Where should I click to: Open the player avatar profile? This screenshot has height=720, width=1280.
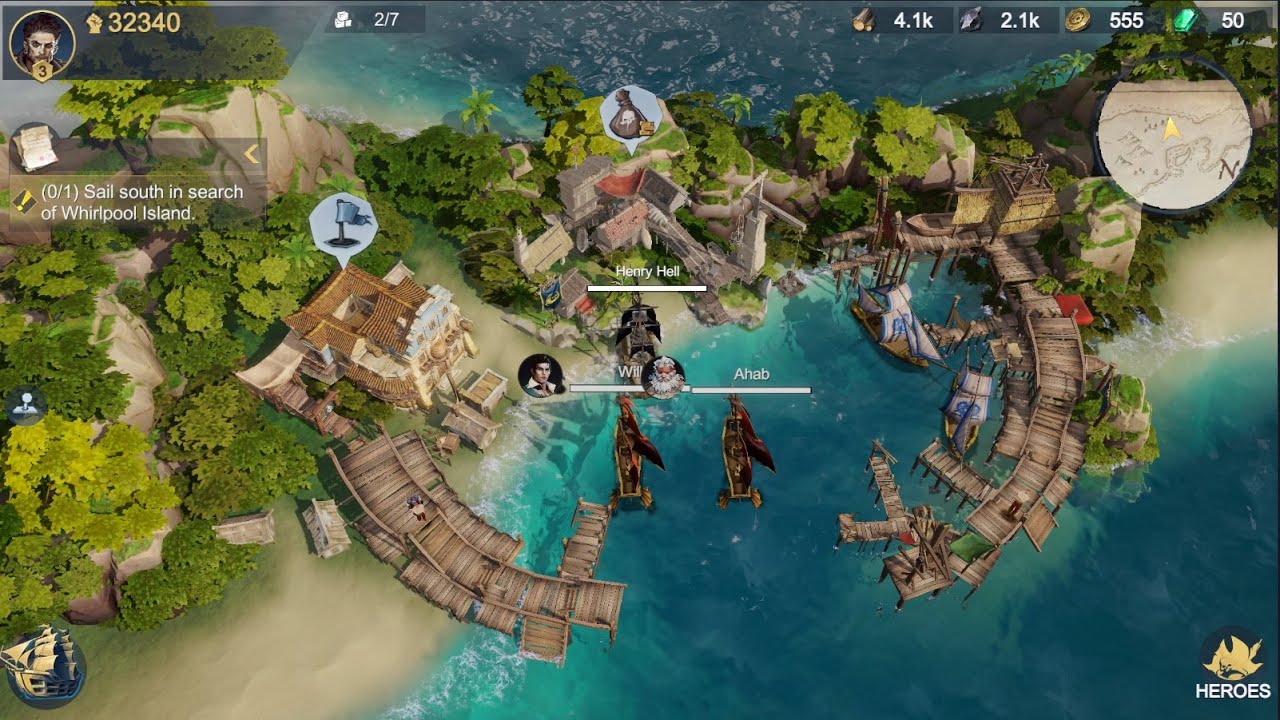pos(41,43)
